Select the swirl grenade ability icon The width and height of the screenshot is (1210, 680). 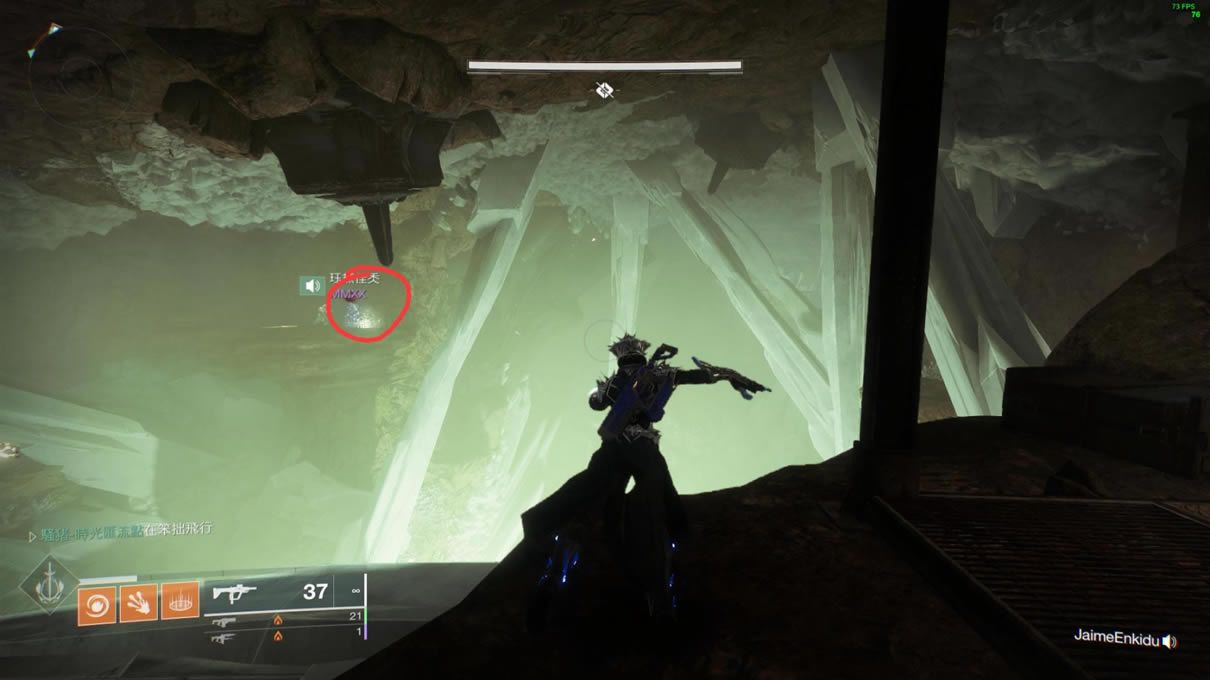coord(97,605)
